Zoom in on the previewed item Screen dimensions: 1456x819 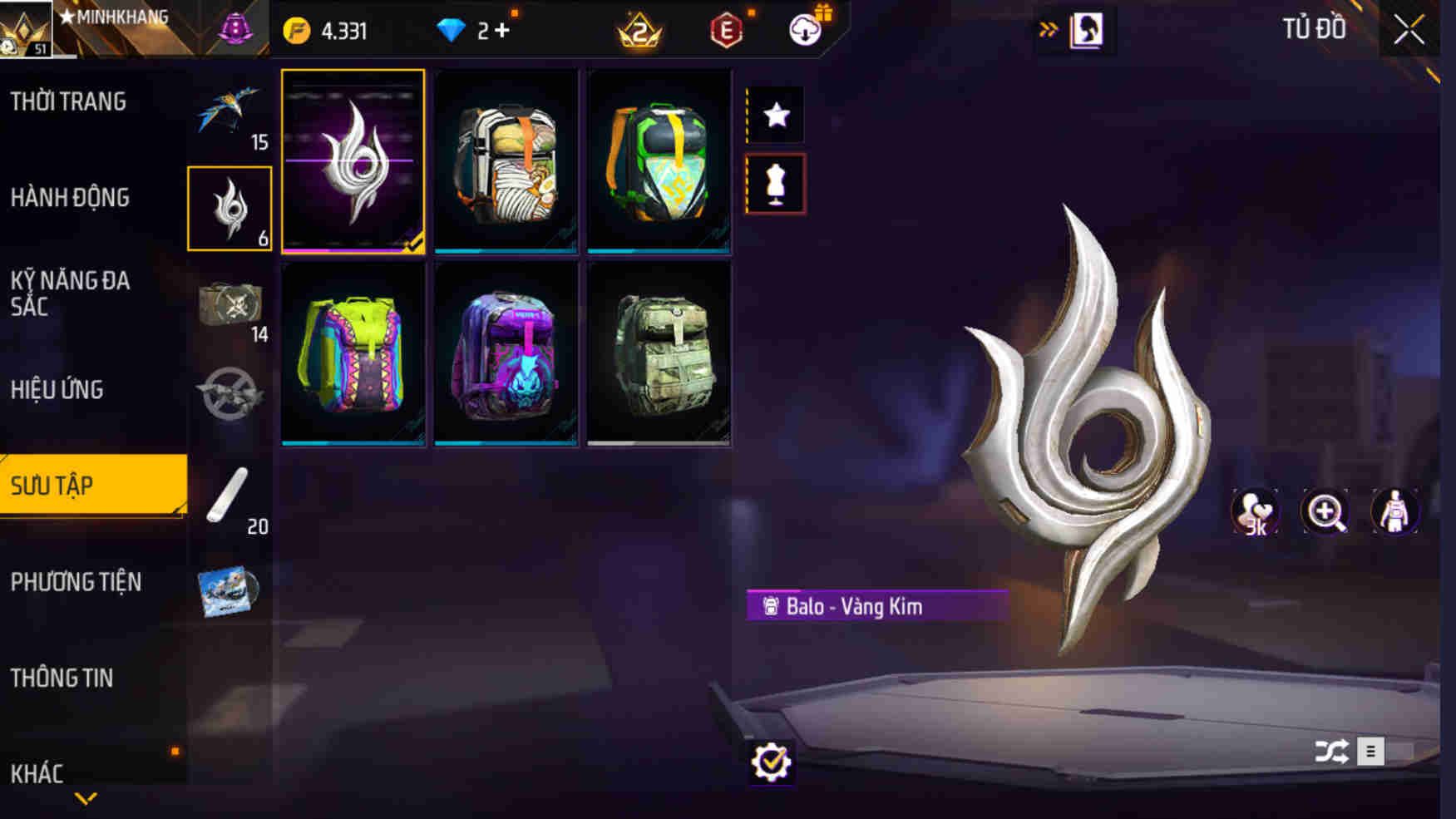click(x=1325, y=512)
